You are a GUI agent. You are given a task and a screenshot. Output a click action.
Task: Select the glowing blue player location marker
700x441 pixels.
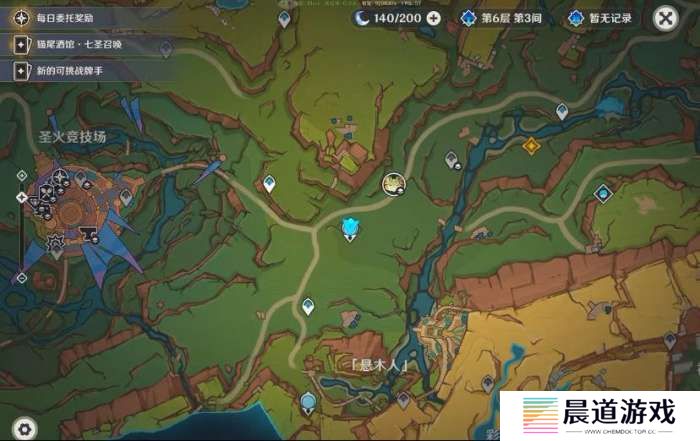350,228
